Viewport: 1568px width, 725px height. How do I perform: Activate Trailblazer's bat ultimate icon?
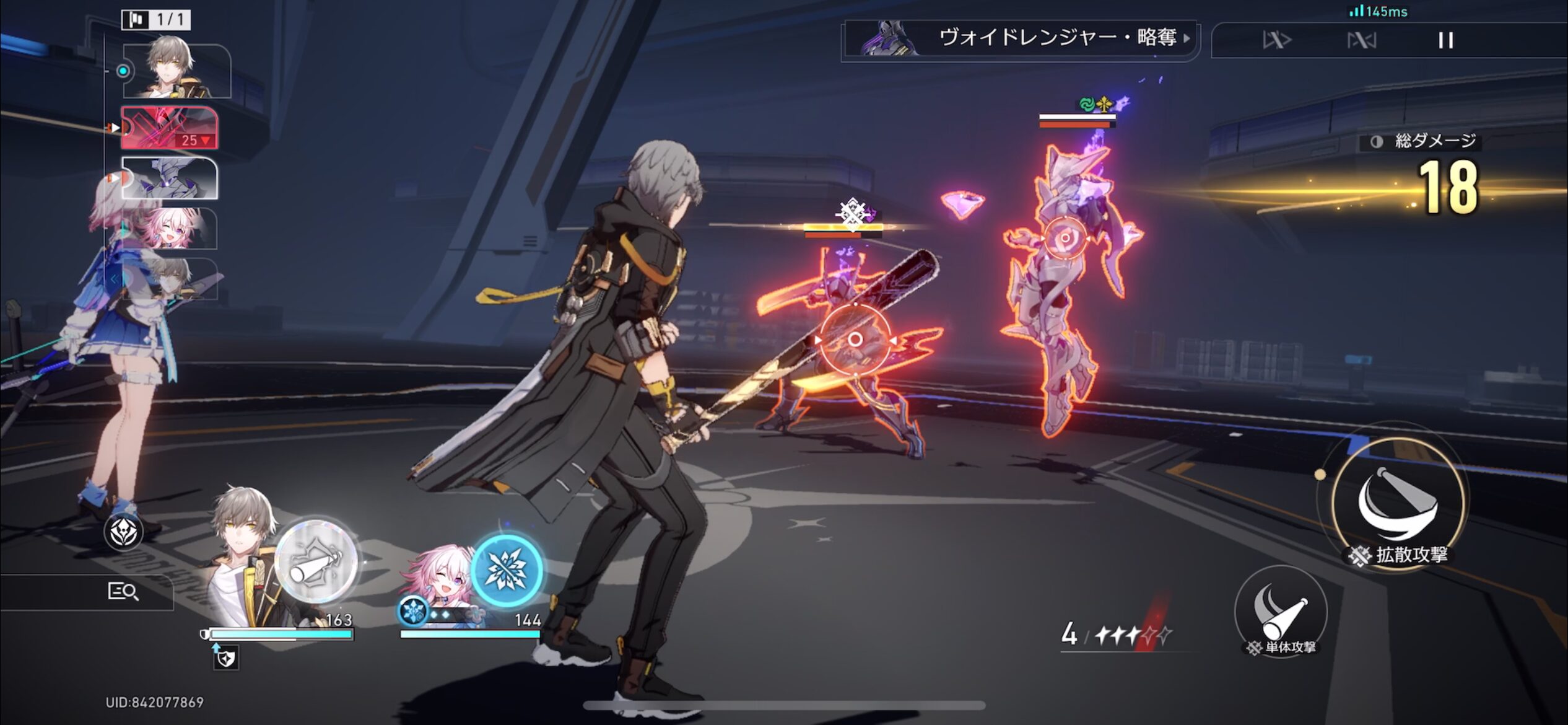pos(316,561)
